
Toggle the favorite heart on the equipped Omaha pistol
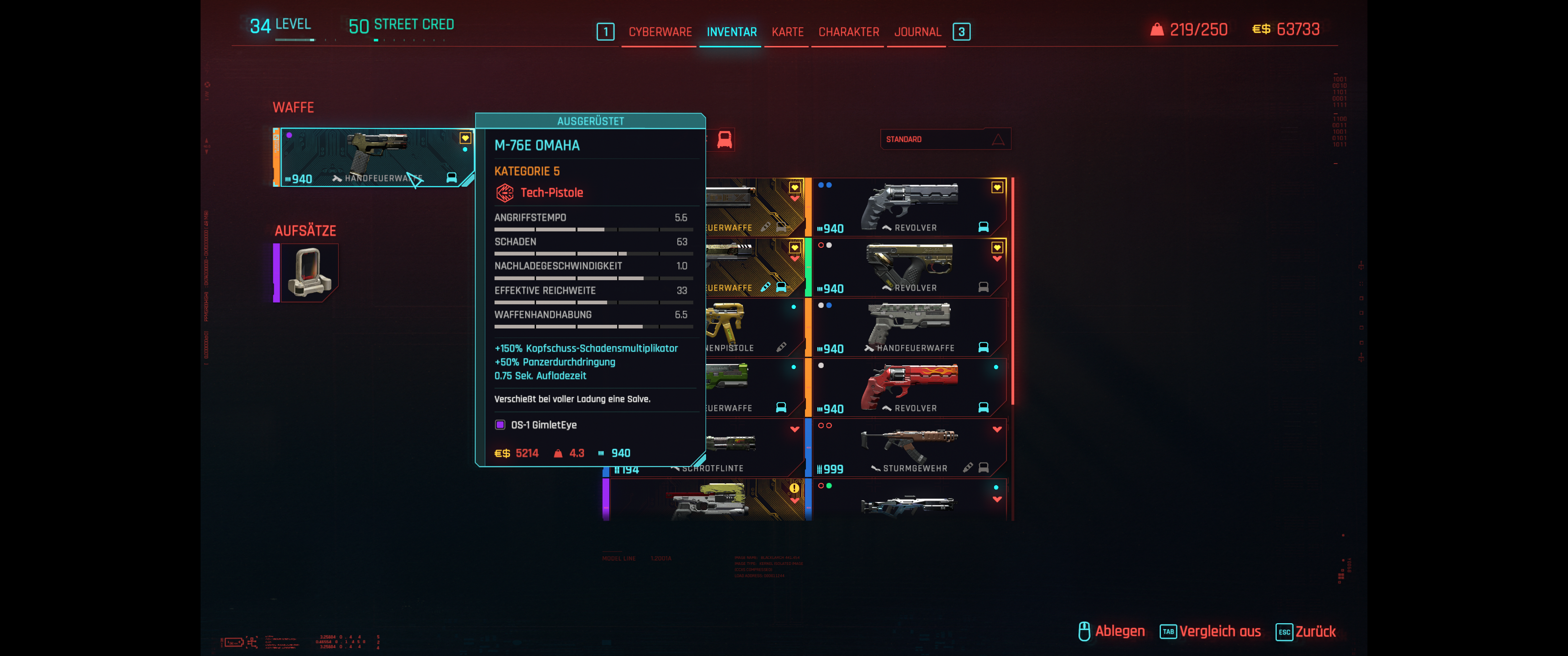tap(465, 138)
